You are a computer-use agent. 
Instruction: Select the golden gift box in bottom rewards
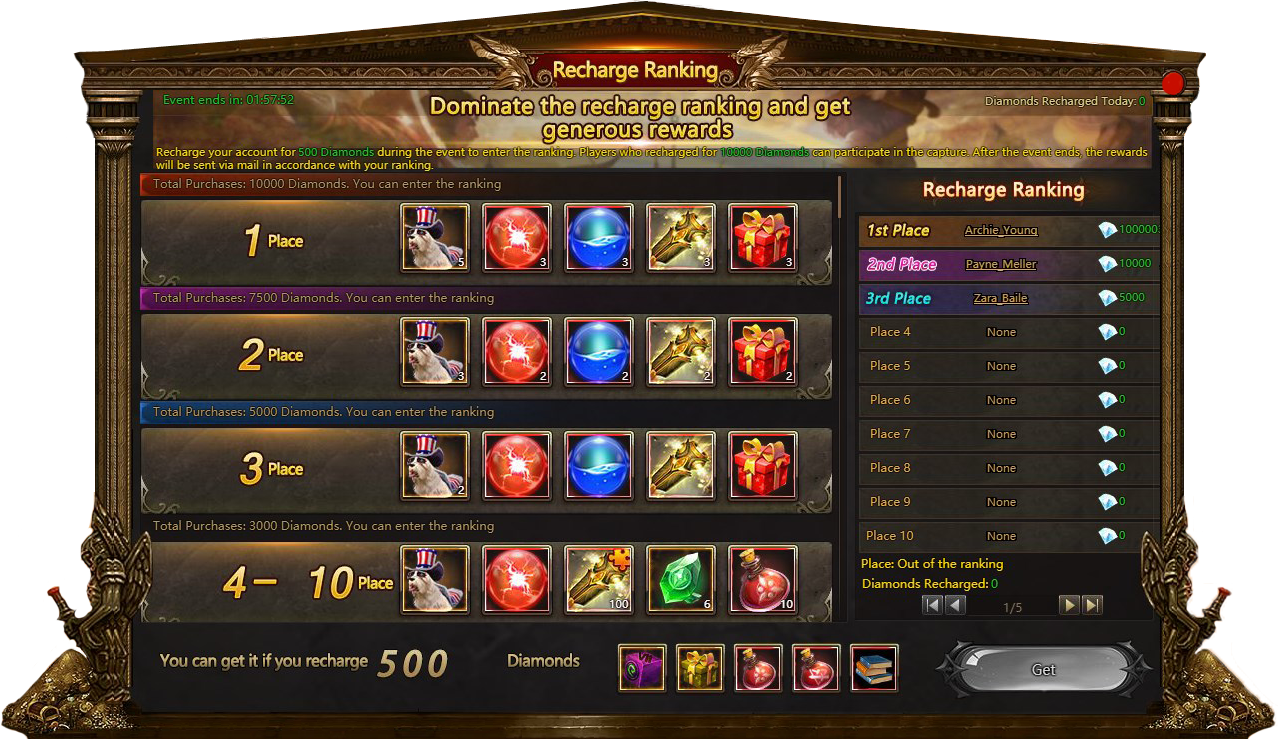700,668
